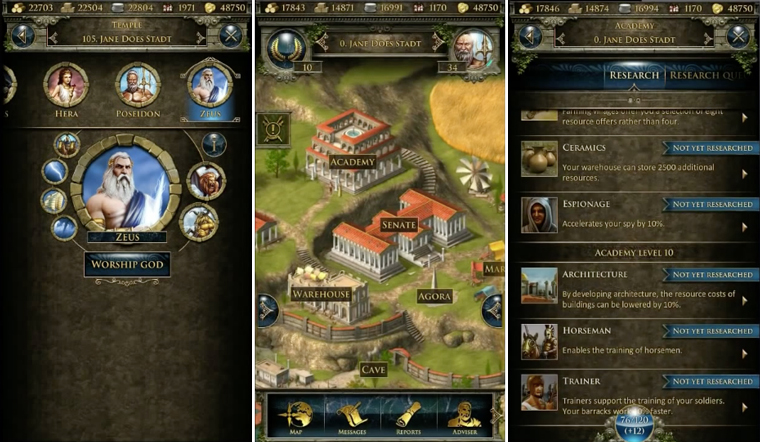
Task: Close the Temple screen with crossed swords
Action: pyautogui.click(x=232, y=35)
